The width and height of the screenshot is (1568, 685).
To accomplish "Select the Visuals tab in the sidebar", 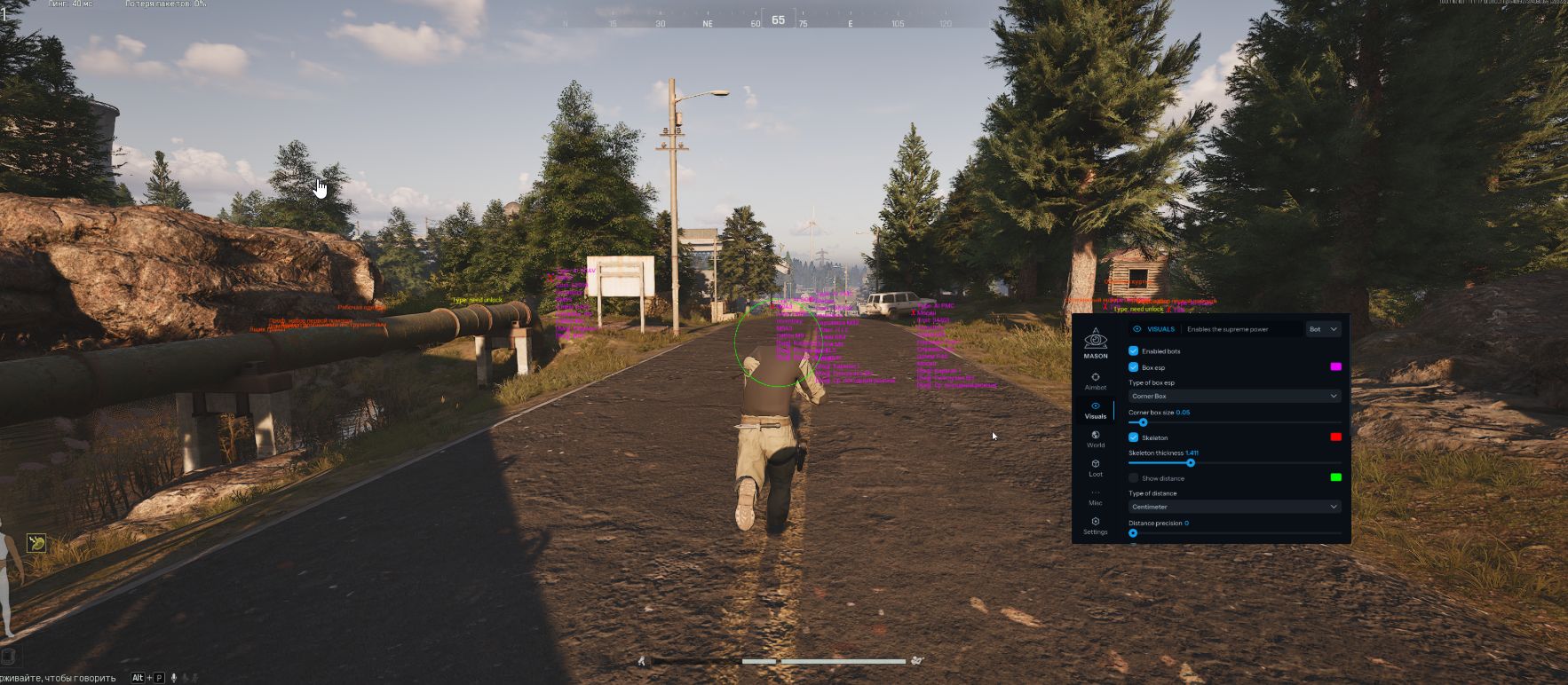I will (1096, 410).
